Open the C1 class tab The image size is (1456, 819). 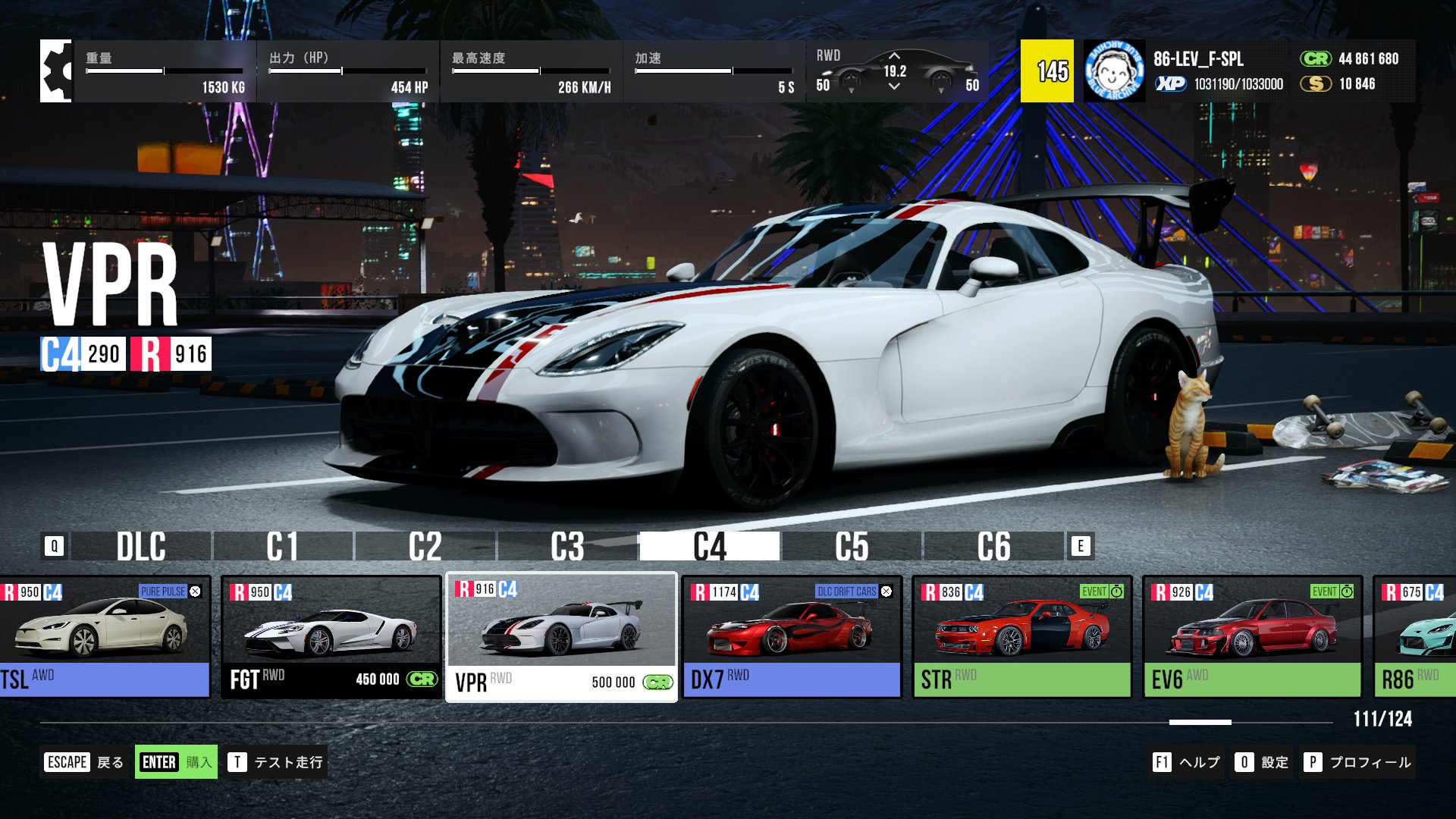(283, 546)
